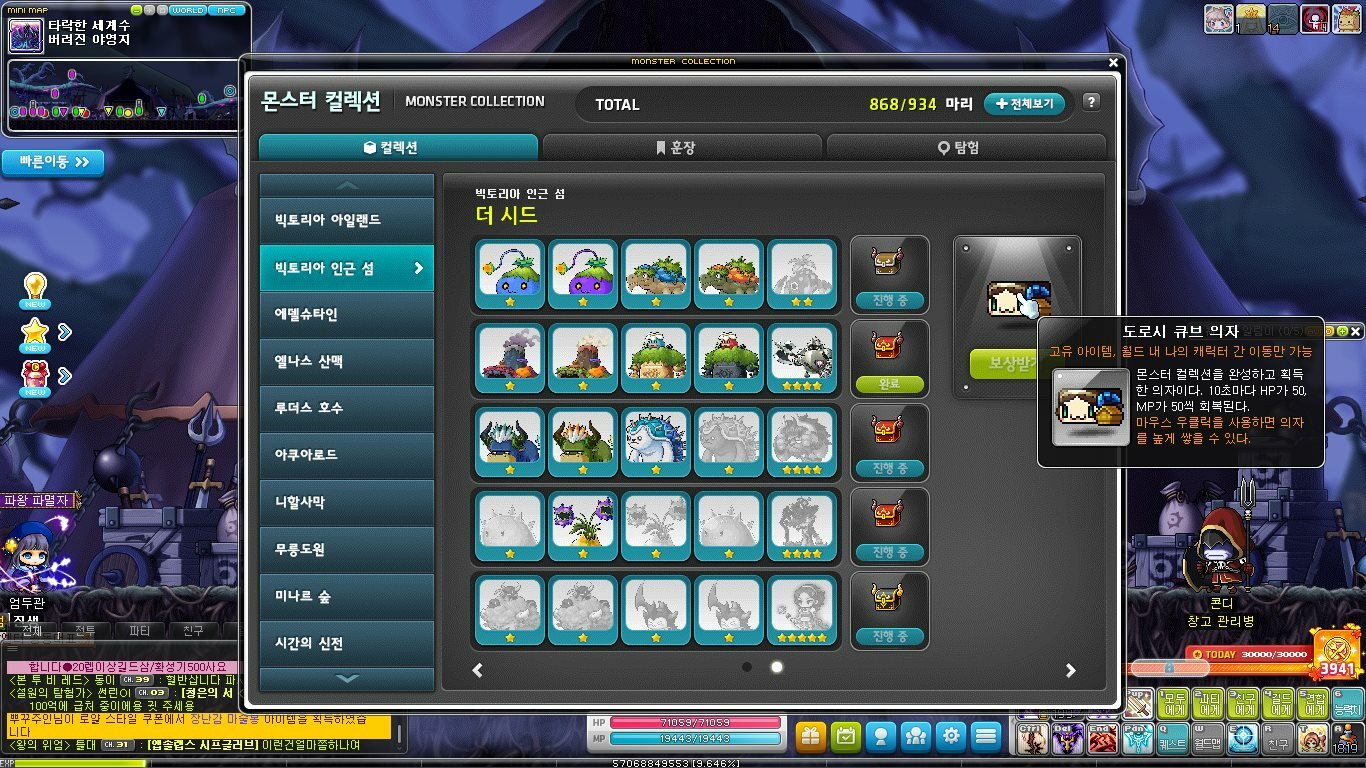Close the Monster Collection window

click(1114, 62)
